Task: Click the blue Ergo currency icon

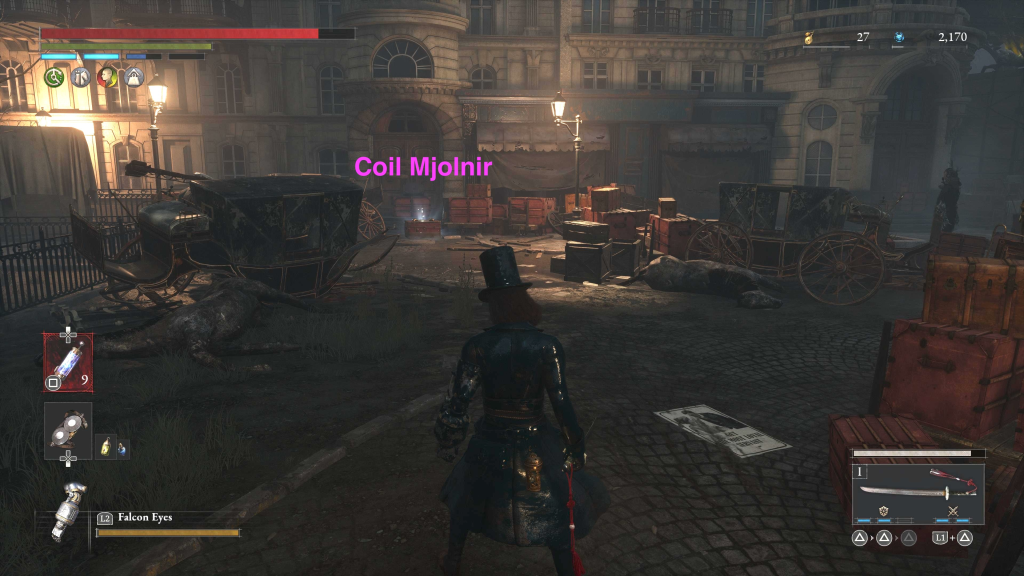Action: (x=899, y=38)
